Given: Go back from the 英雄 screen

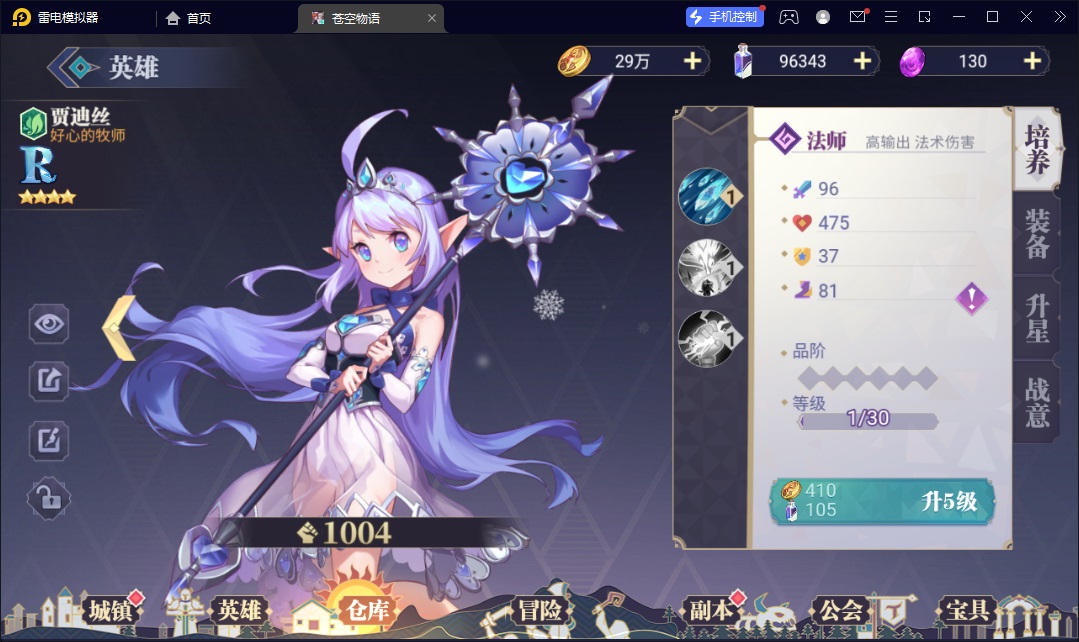Looking at the screenshot, I should 73,67.
